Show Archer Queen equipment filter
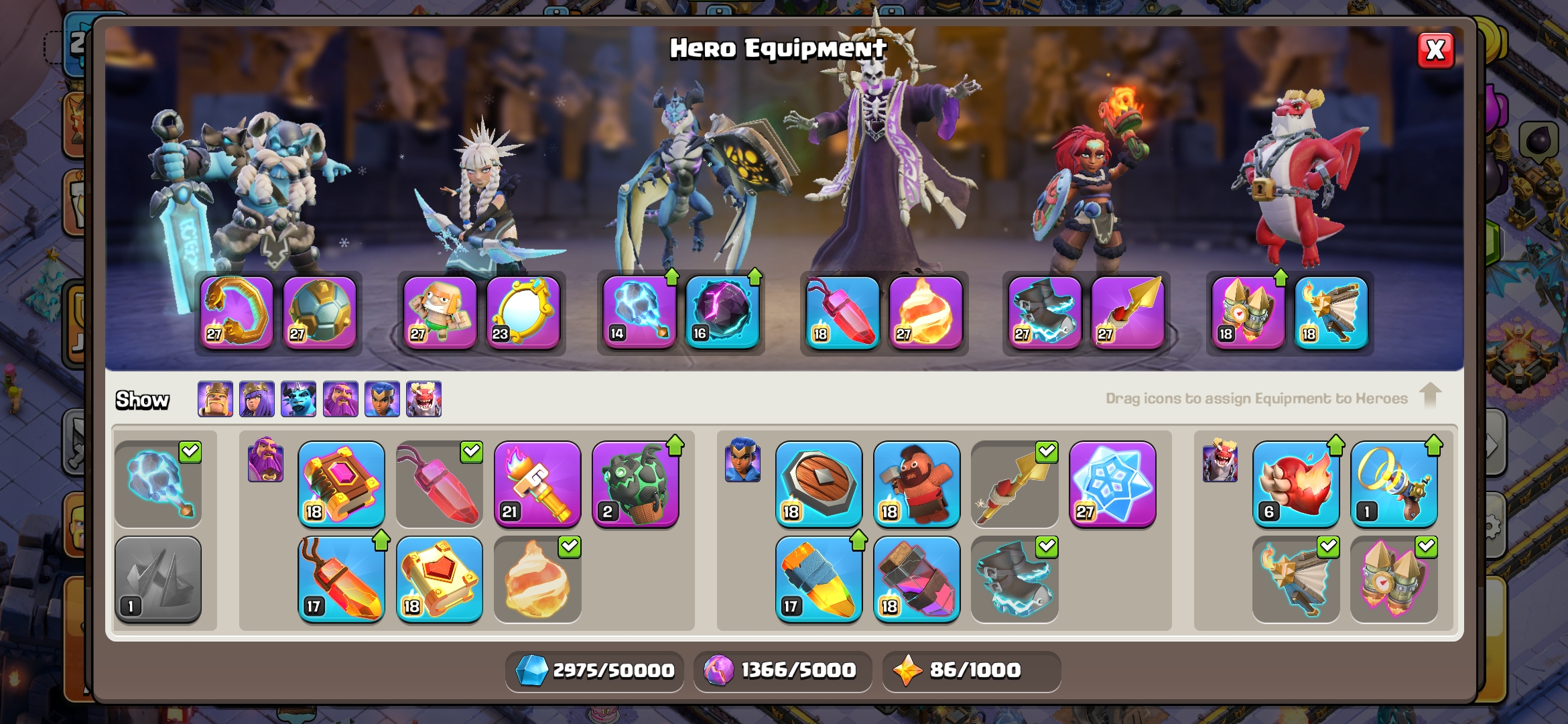 click(x=257, y=399)
